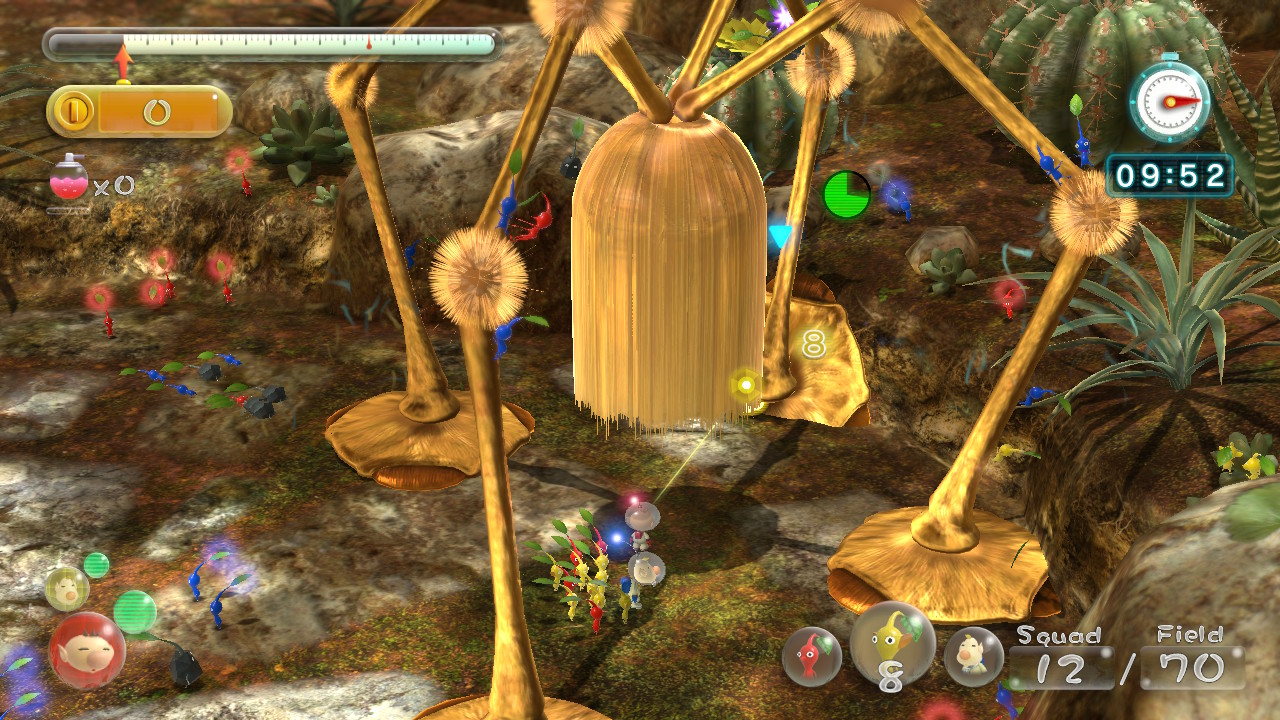1280x720 pixels.
Task: Use the pink ultra-spicy spray bottle
Action: pos(69,180)
